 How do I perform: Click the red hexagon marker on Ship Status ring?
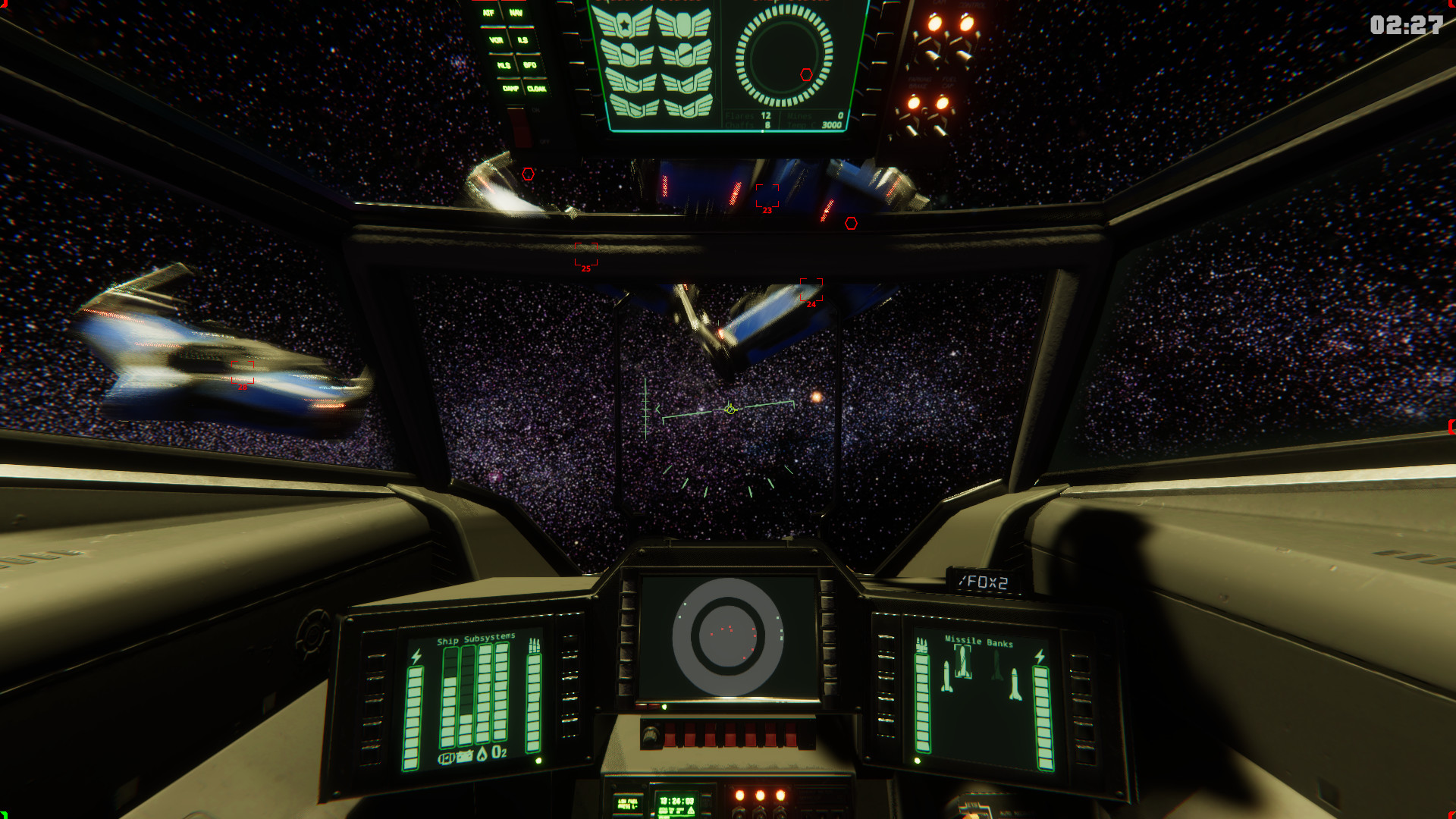tap(806, 76)
